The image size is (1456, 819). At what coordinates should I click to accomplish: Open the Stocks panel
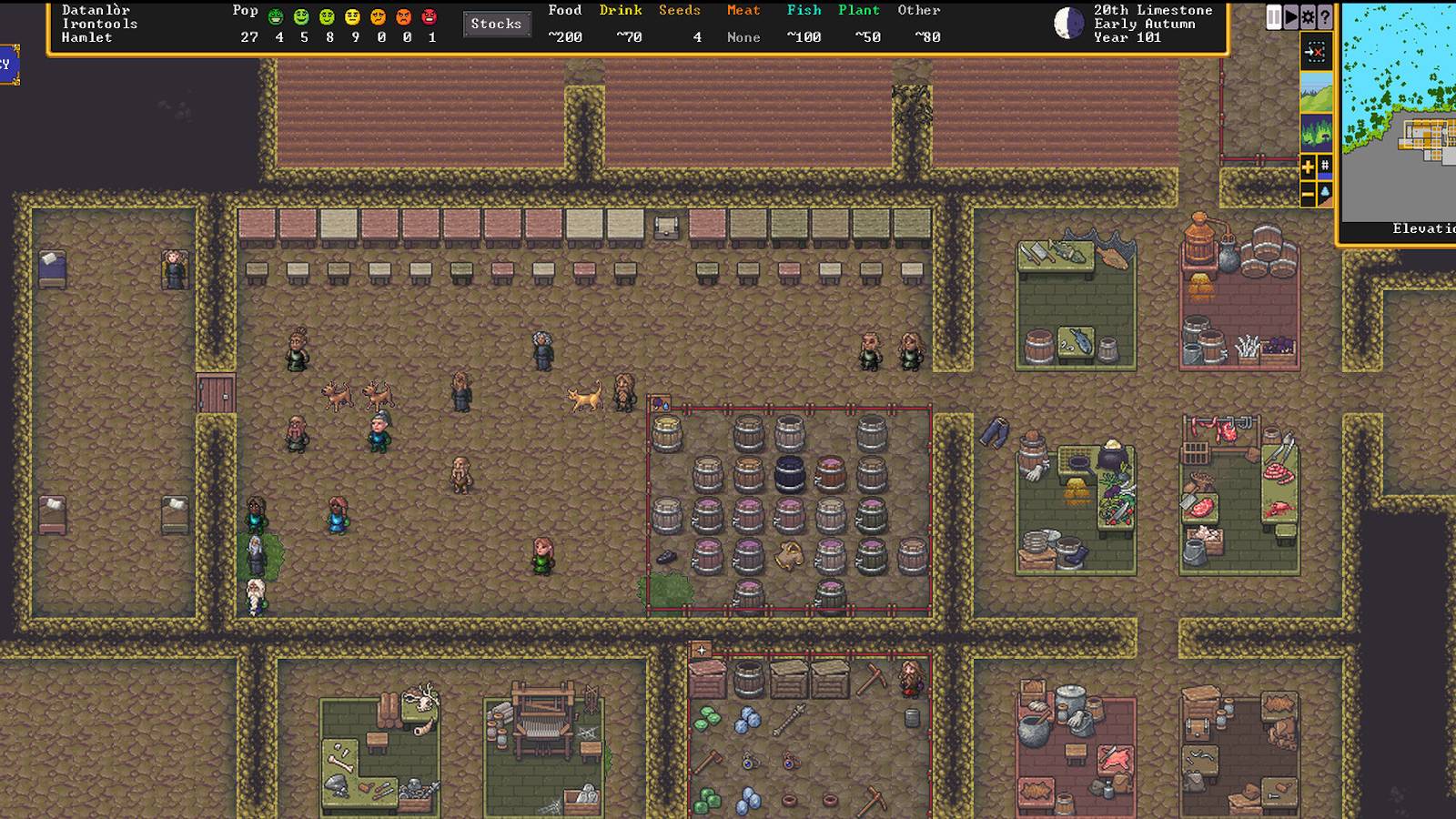(x=497, y=25)
